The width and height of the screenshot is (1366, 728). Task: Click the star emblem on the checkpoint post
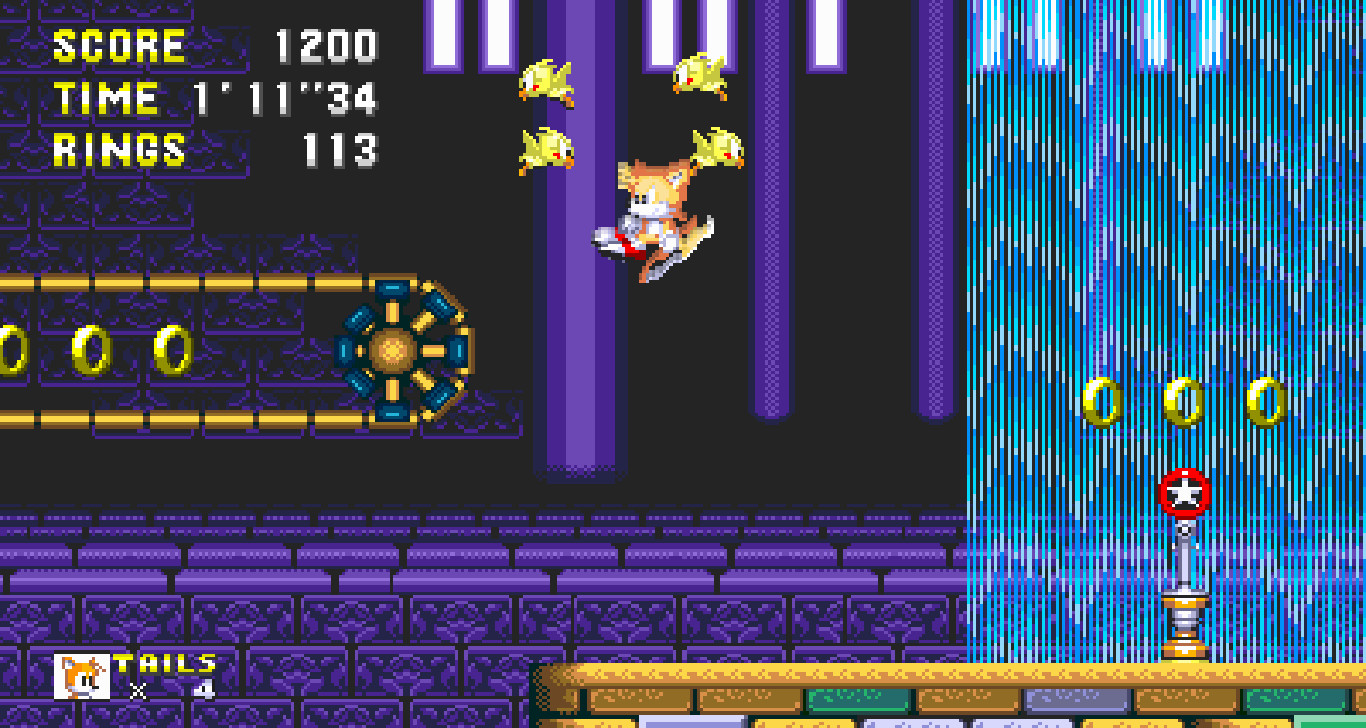point(1186,490)
